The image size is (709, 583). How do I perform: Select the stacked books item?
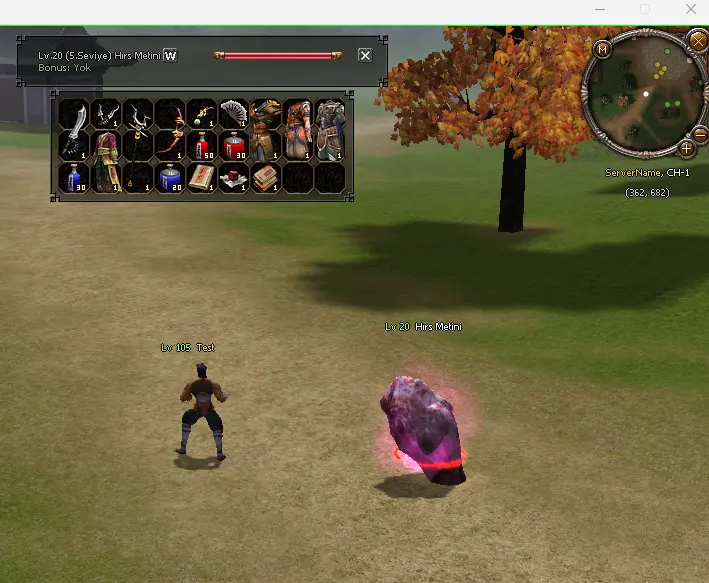tap(266, 177)
